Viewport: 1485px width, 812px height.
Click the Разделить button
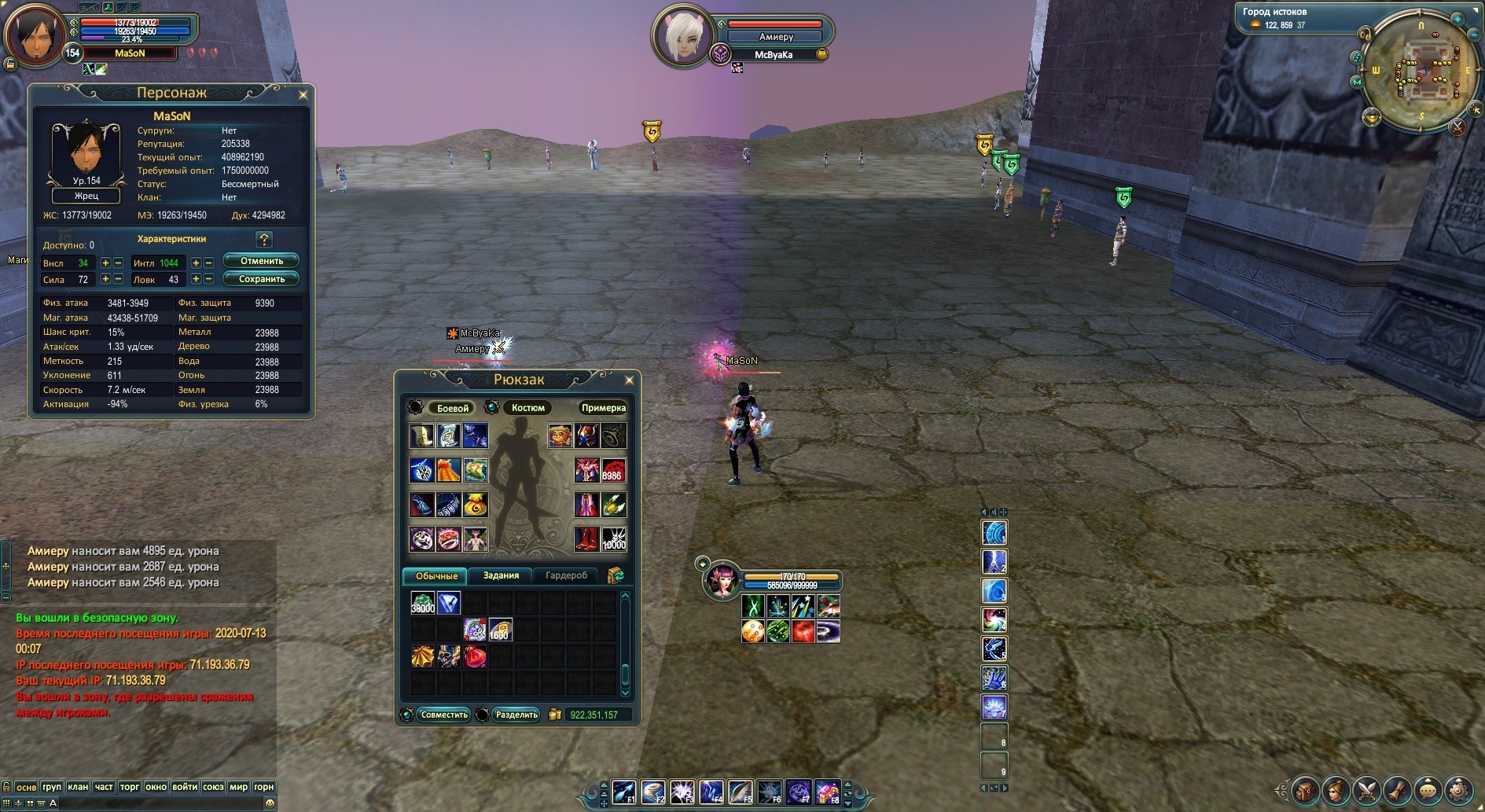coord(516,715)
